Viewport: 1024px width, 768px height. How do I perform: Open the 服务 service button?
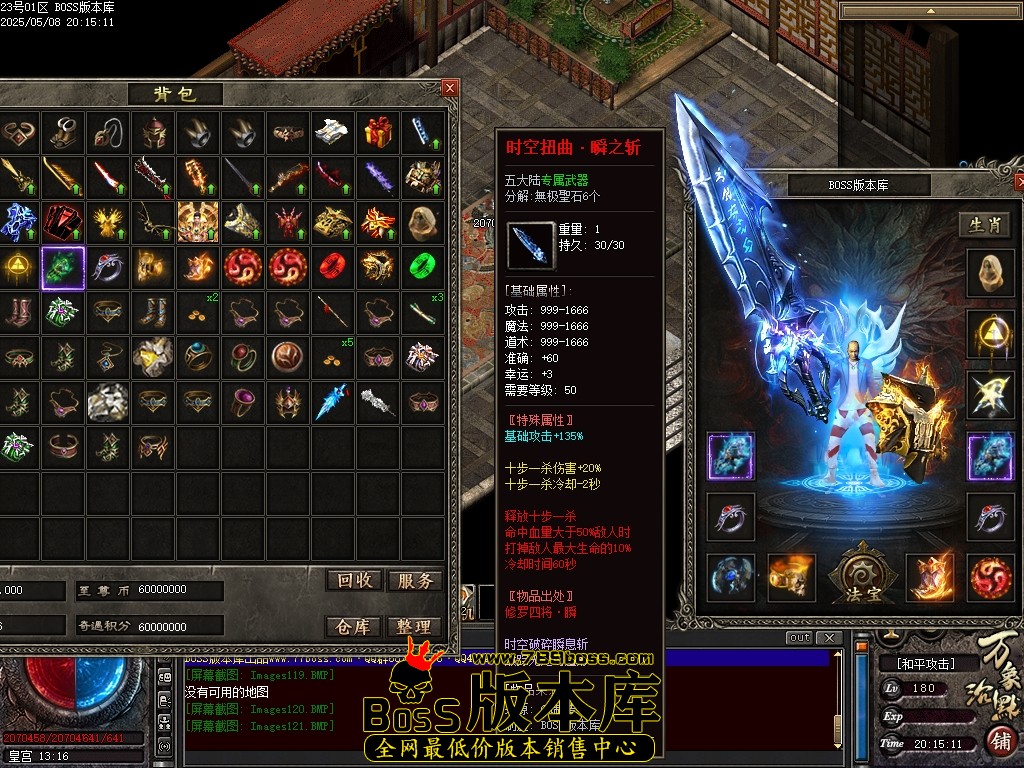click(x=414, y=581)
